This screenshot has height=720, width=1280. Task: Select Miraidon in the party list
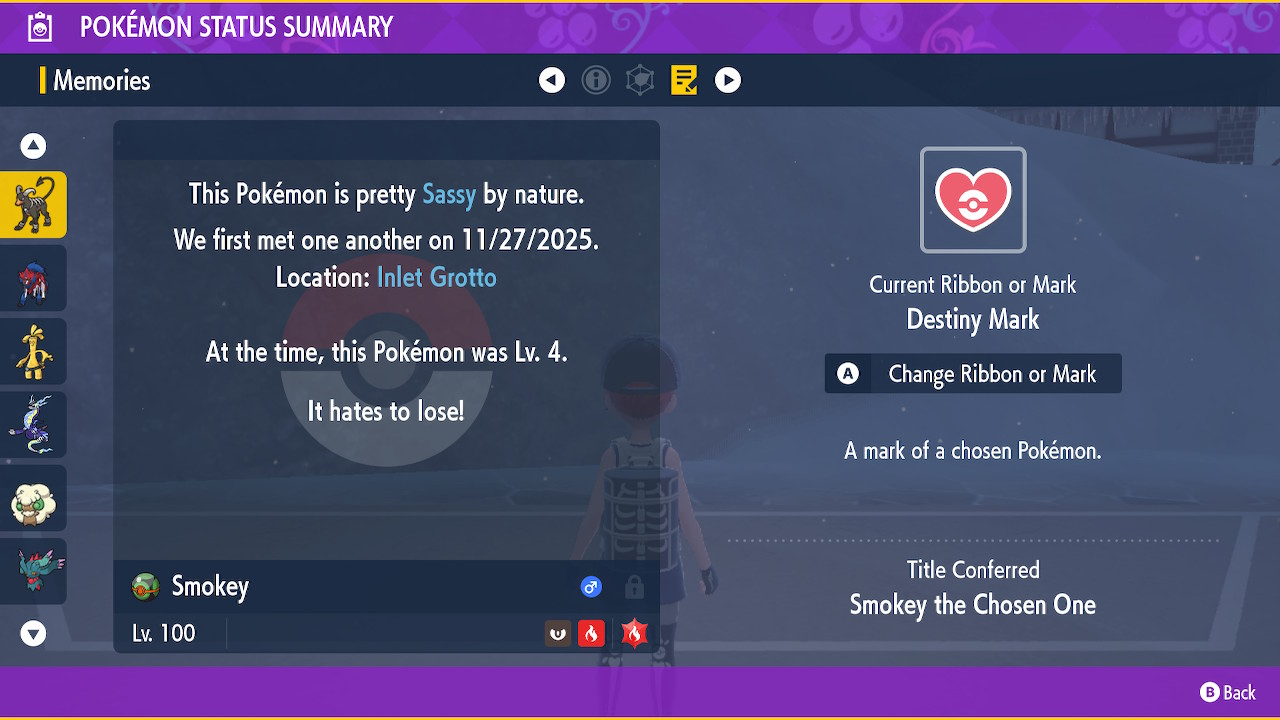[34, 424]
